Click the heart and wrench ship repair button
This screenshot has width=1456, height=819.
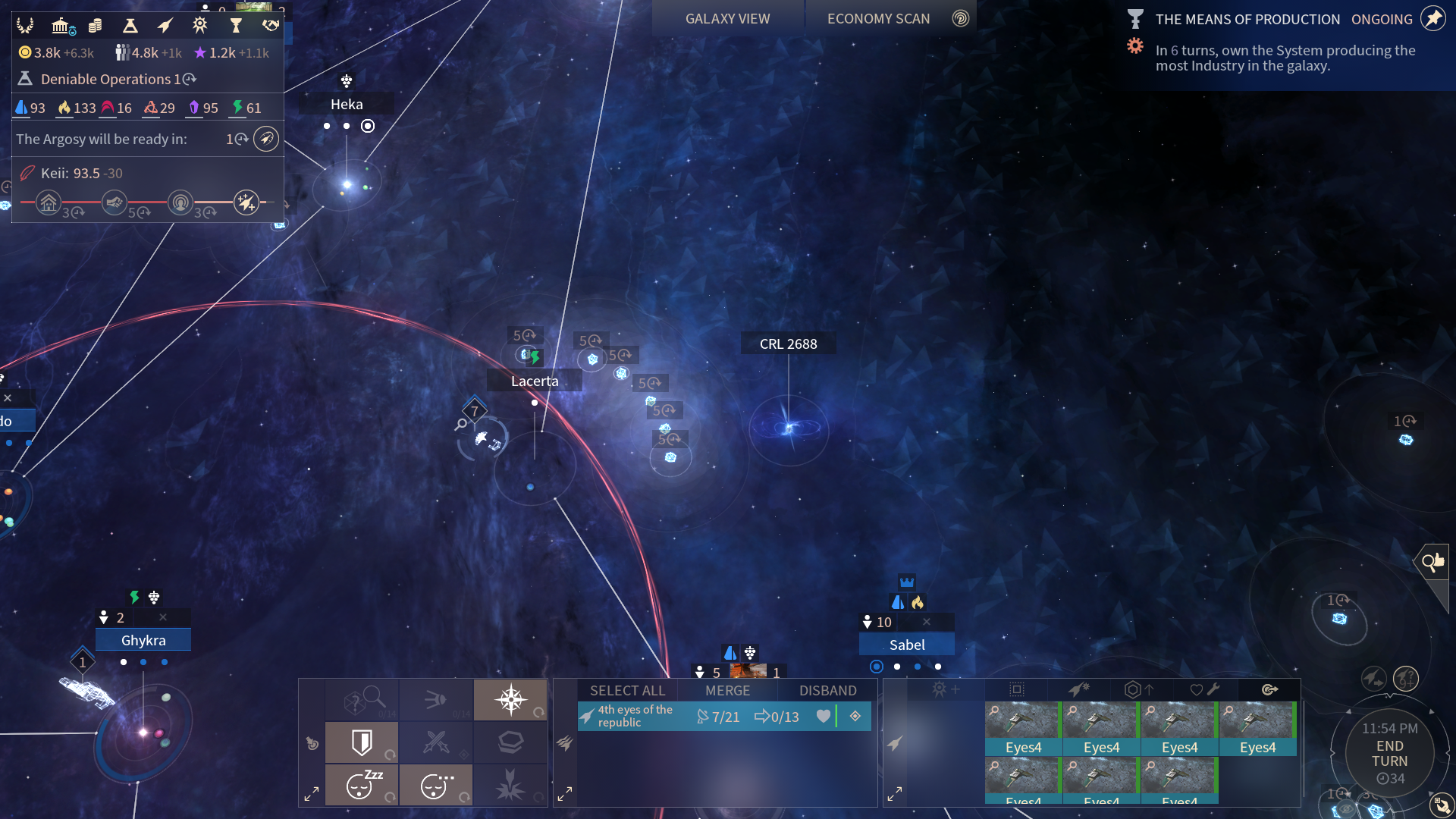click(1204, 689)
